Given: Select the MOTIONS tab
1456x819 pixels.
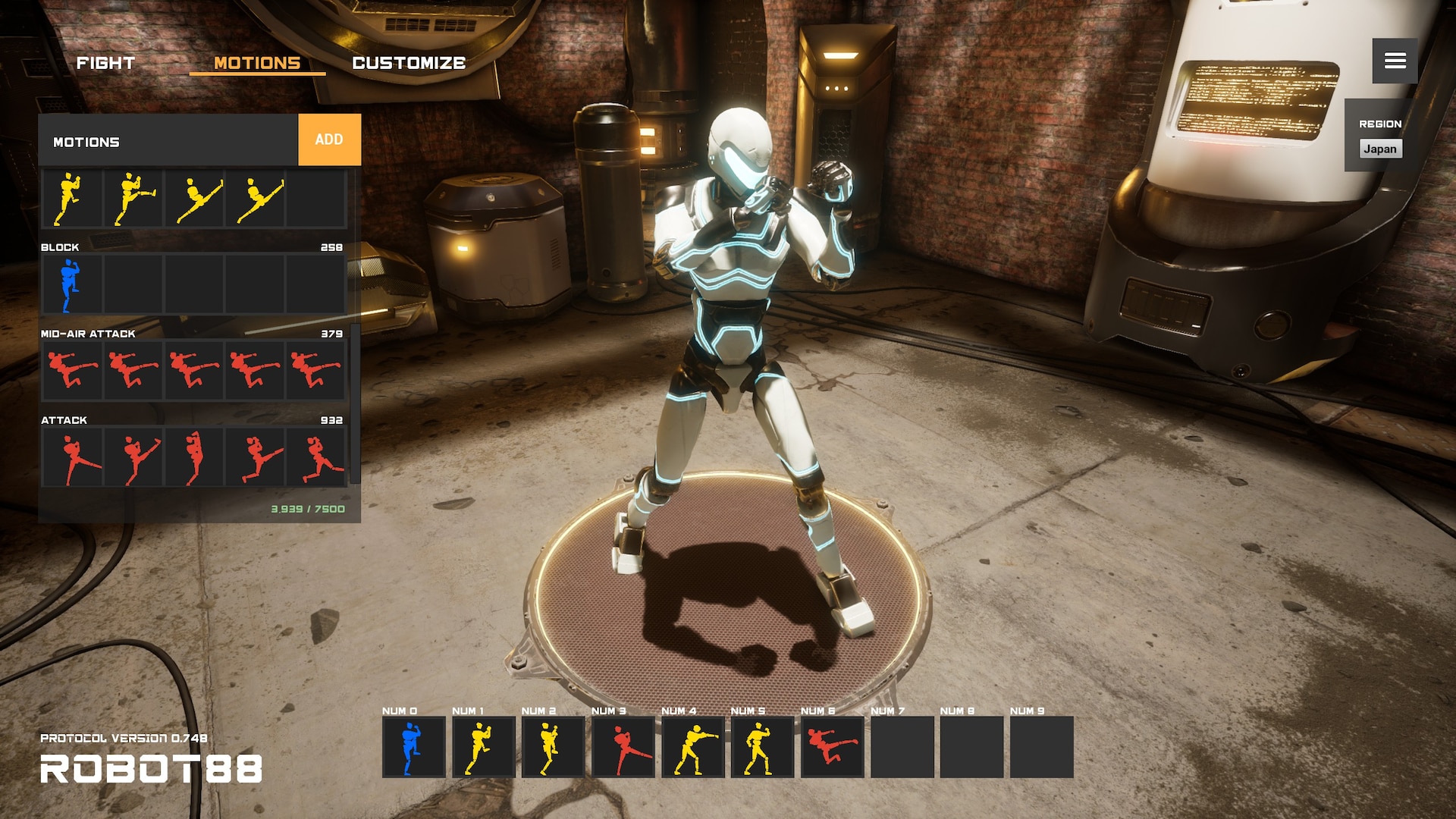Looking at the screenshot, I should point(257,63).
